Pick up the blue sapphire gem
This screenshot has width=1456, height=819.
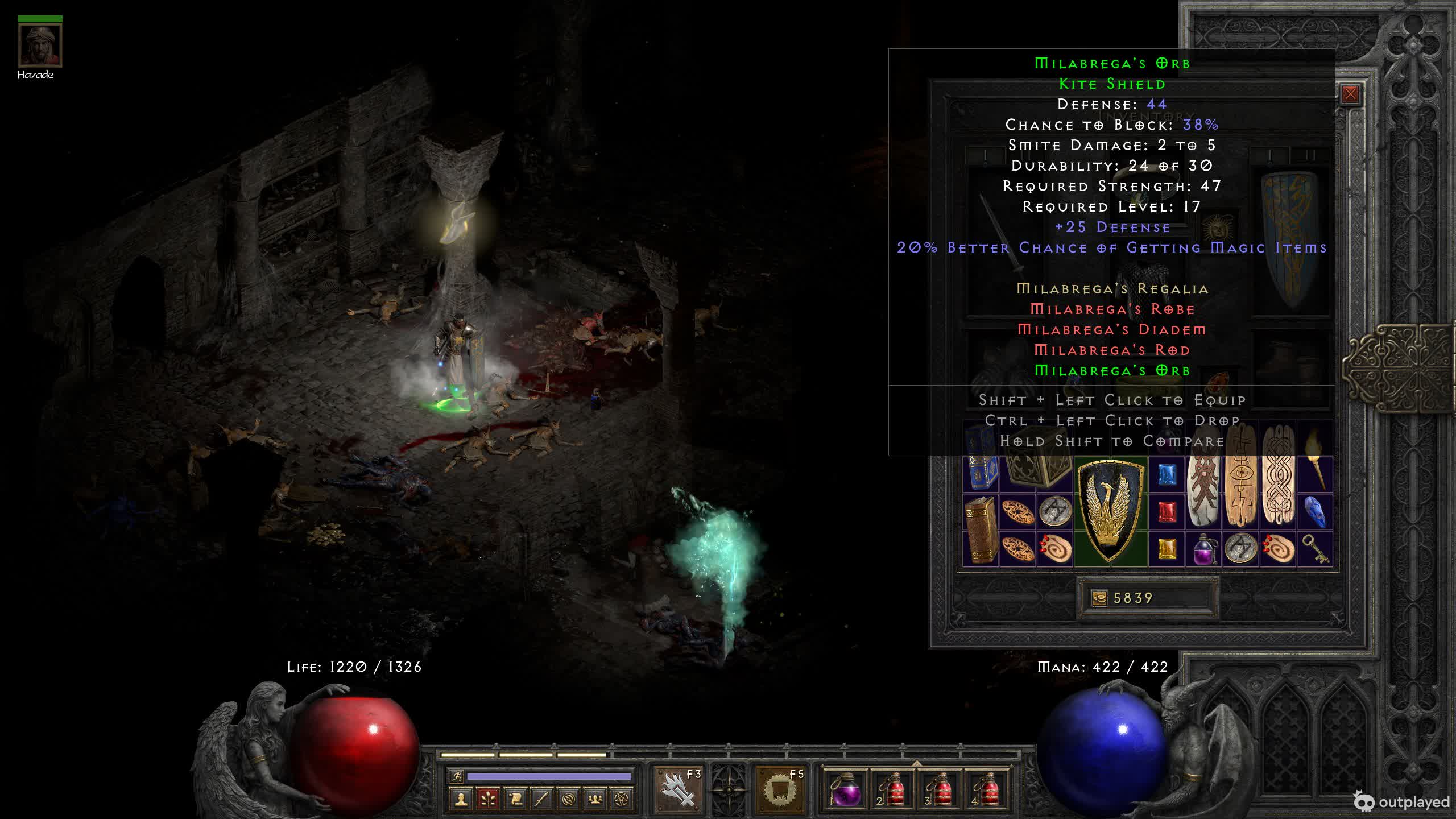(x=1167, y=474)
